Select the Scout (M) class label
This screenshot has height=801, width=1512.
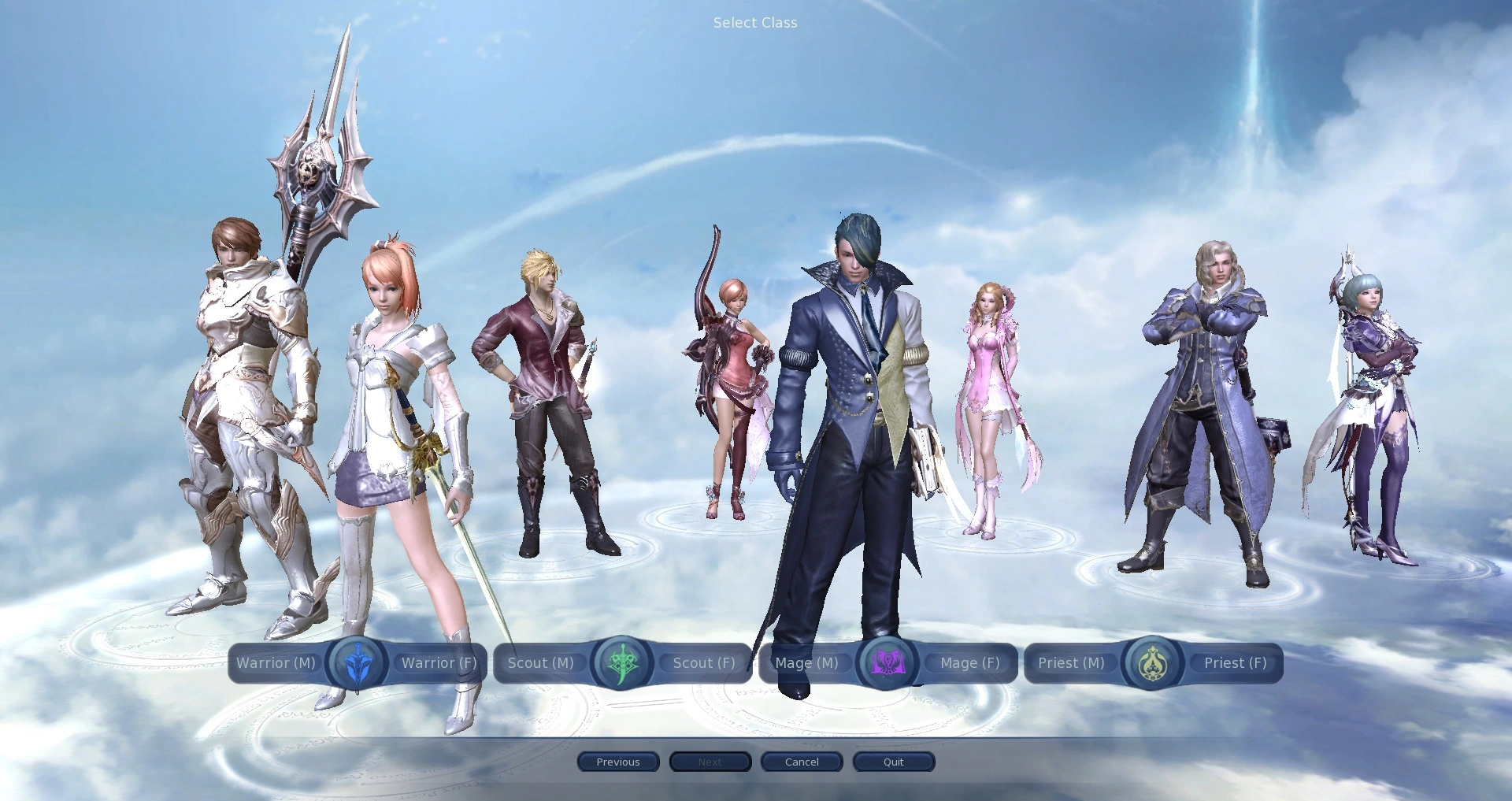tap(540, 663)
